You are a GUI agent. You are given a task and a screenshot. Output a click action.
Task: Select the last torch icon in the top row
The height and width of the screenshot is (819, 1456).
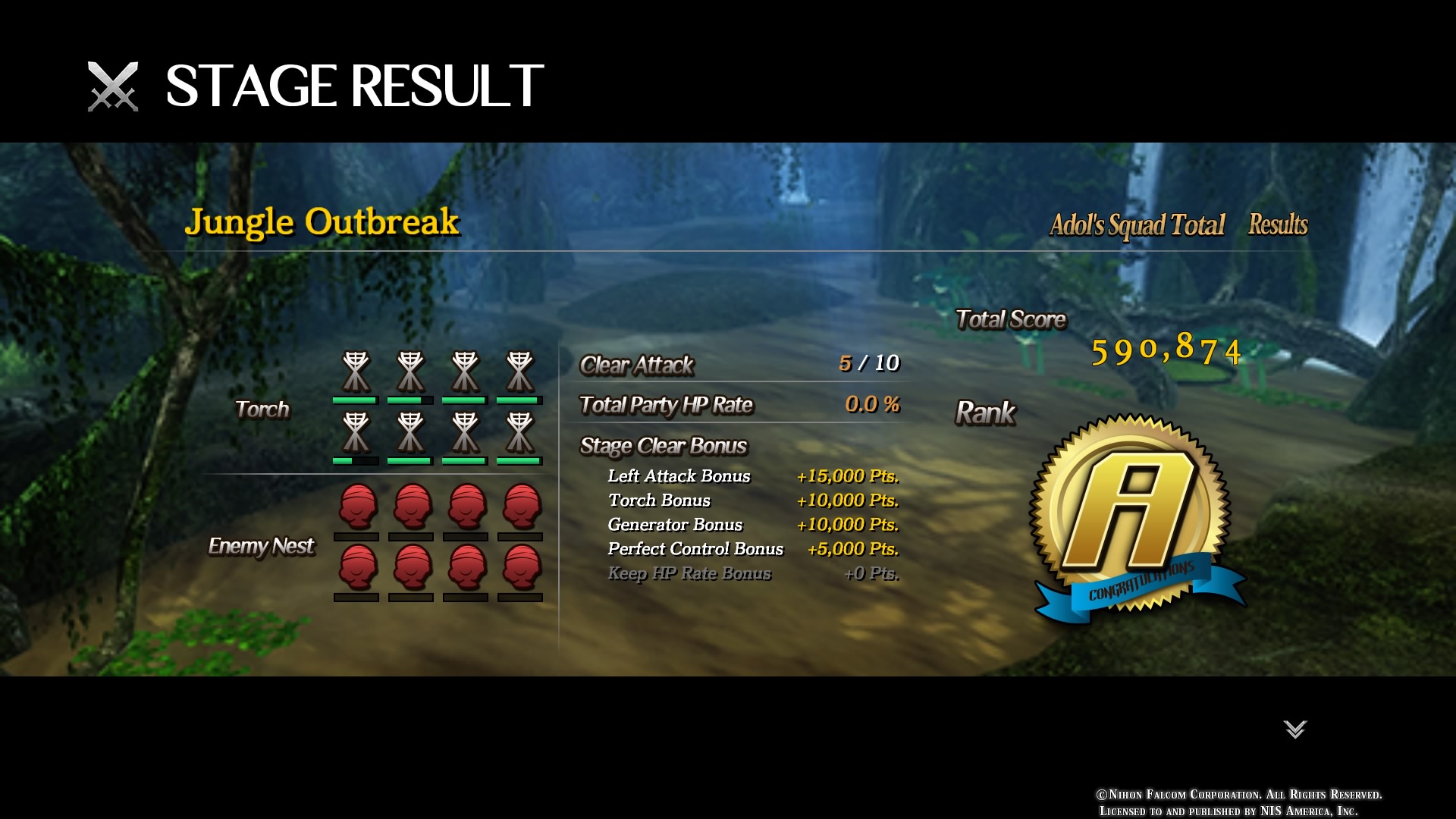(x=519, y=370)
